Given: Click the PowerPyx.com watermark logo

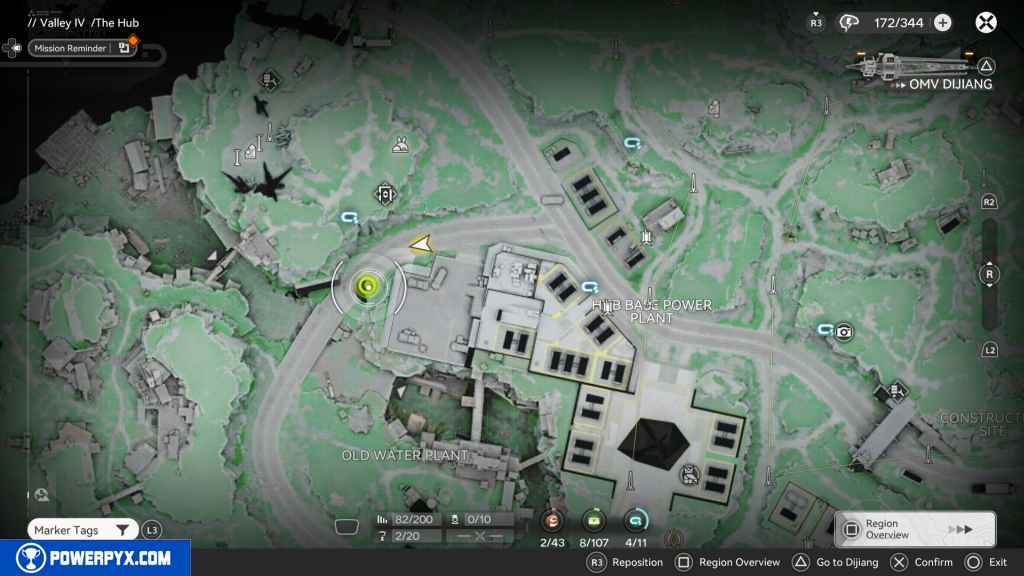Looking at the screenshot, I should click(95, 558).
